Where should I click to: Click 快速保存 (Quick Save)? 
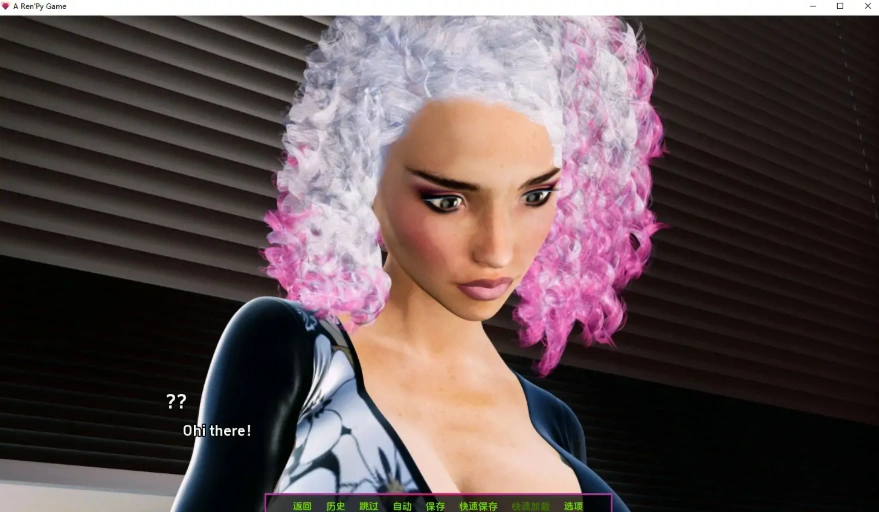(478, 506)
